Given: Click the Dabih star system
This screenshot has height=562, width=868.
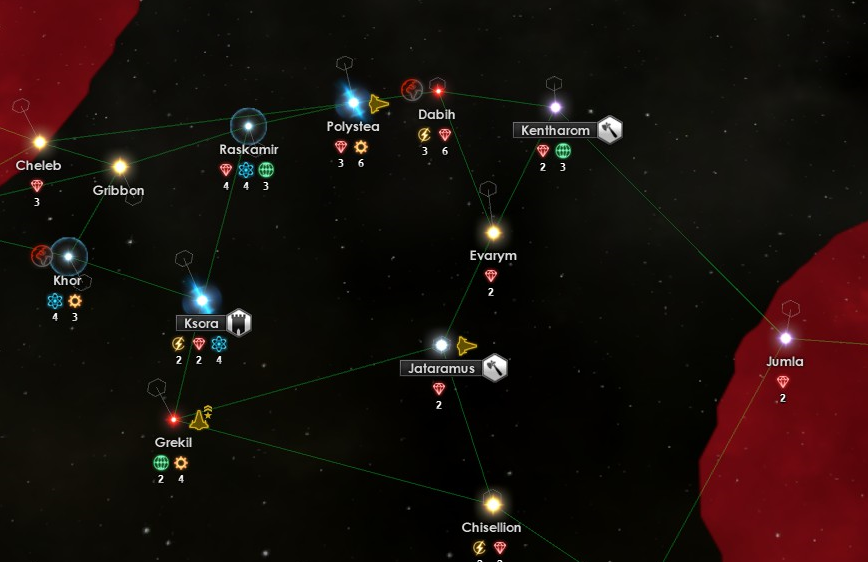Looking at the screenshot, I should [438, 91].
